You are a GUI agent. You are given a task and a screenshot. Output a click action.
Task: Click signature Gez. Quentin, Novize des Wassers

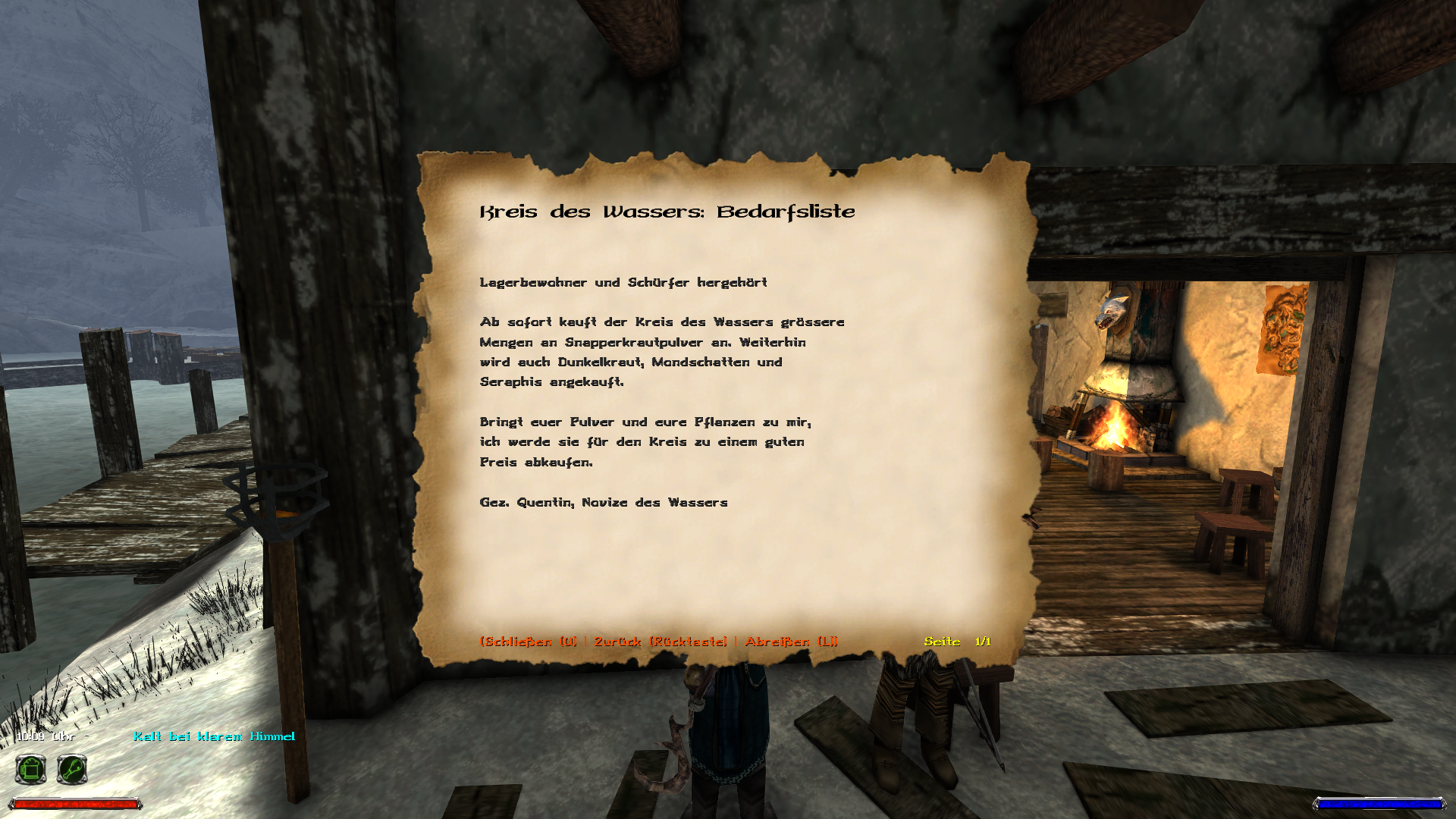coord(603,501)
